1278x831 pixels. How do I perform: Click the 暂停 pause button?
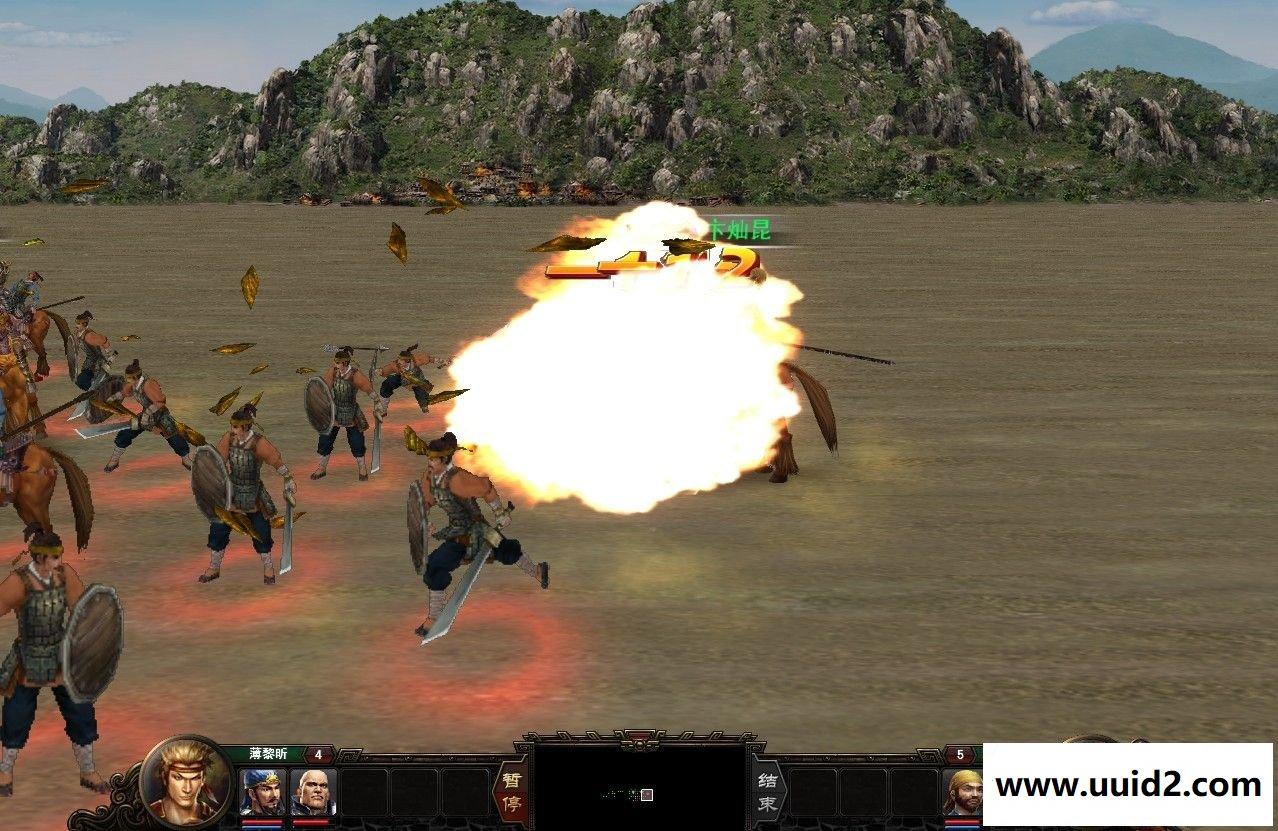pos(510,791)
